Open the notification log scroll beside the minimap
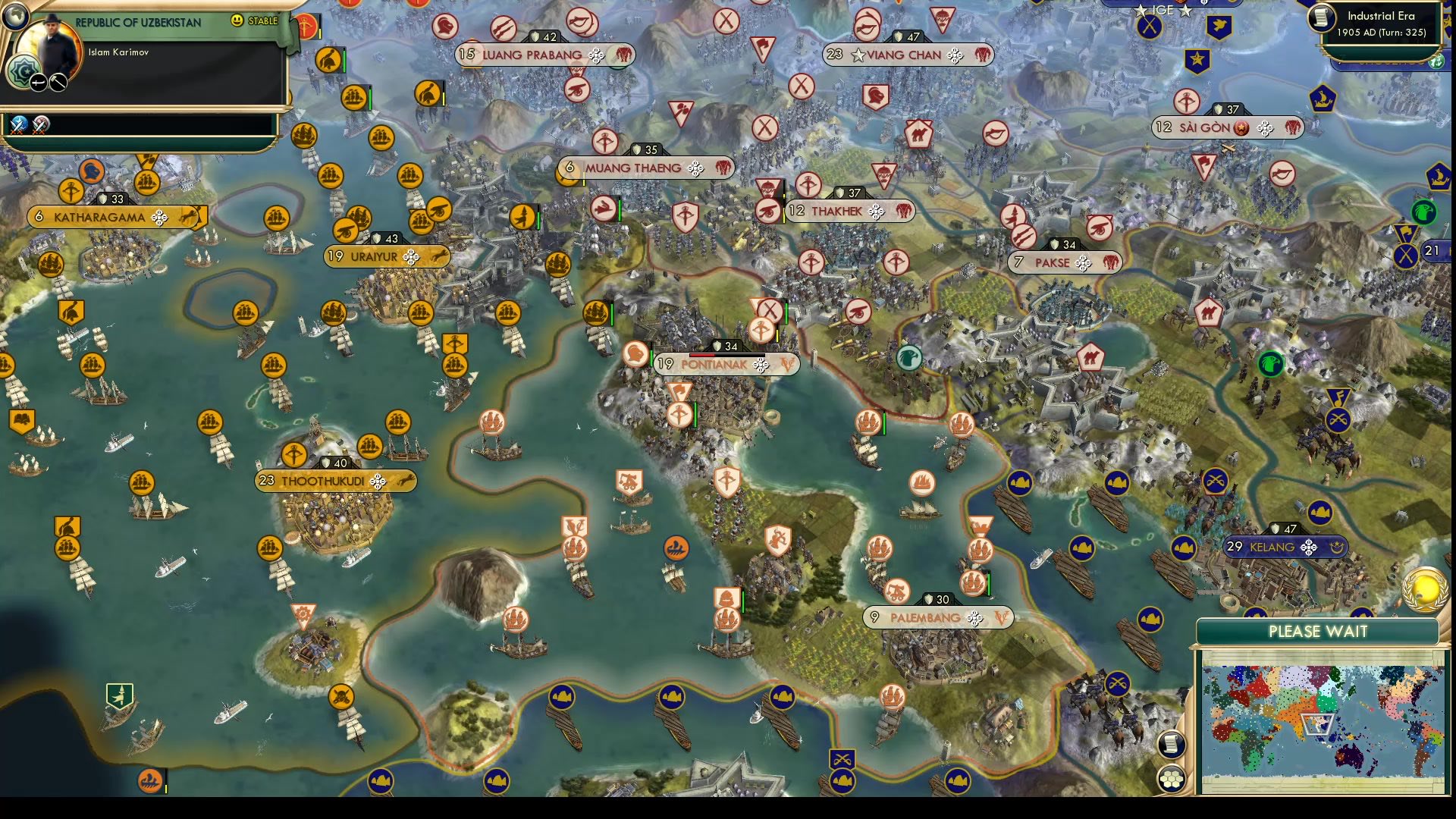 click(x=1172, y=745)
